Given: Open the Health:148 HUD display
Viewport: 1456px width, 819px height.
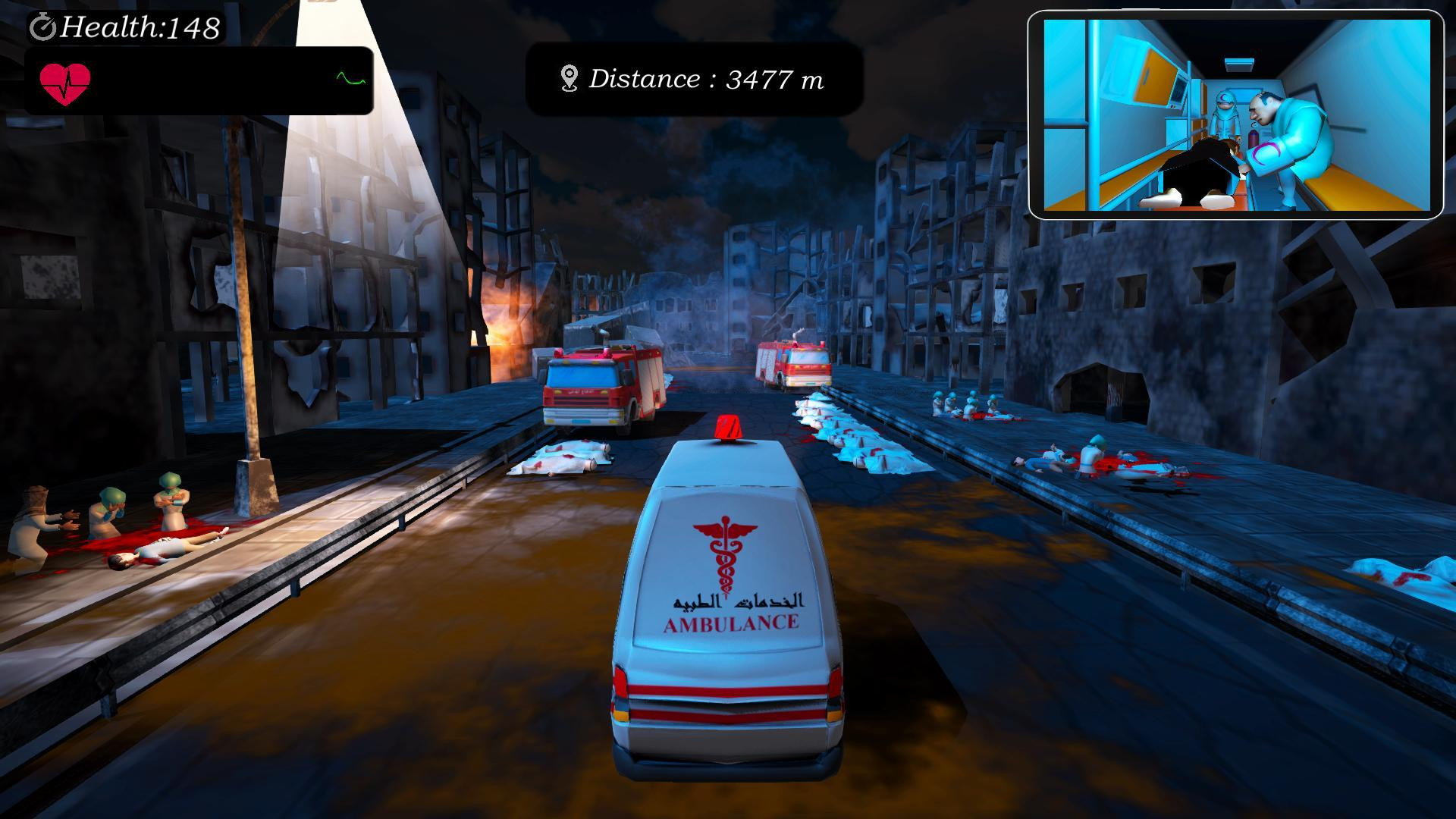Looking at the screenshot, I should (125, 28).
